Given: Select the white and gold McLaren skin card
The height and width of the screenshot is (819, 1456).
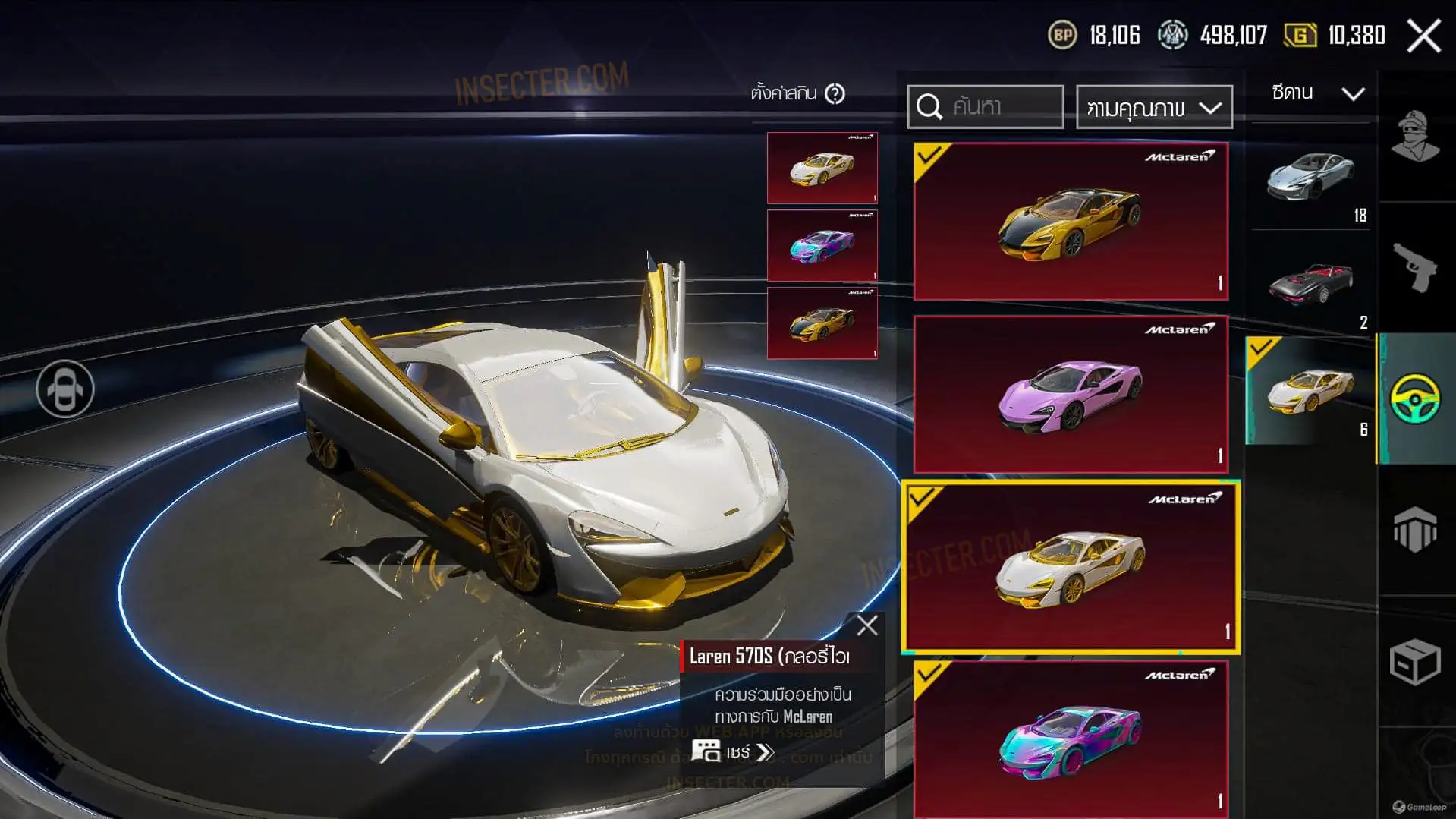Looking at the screenshot, I should coord(1071,567).
